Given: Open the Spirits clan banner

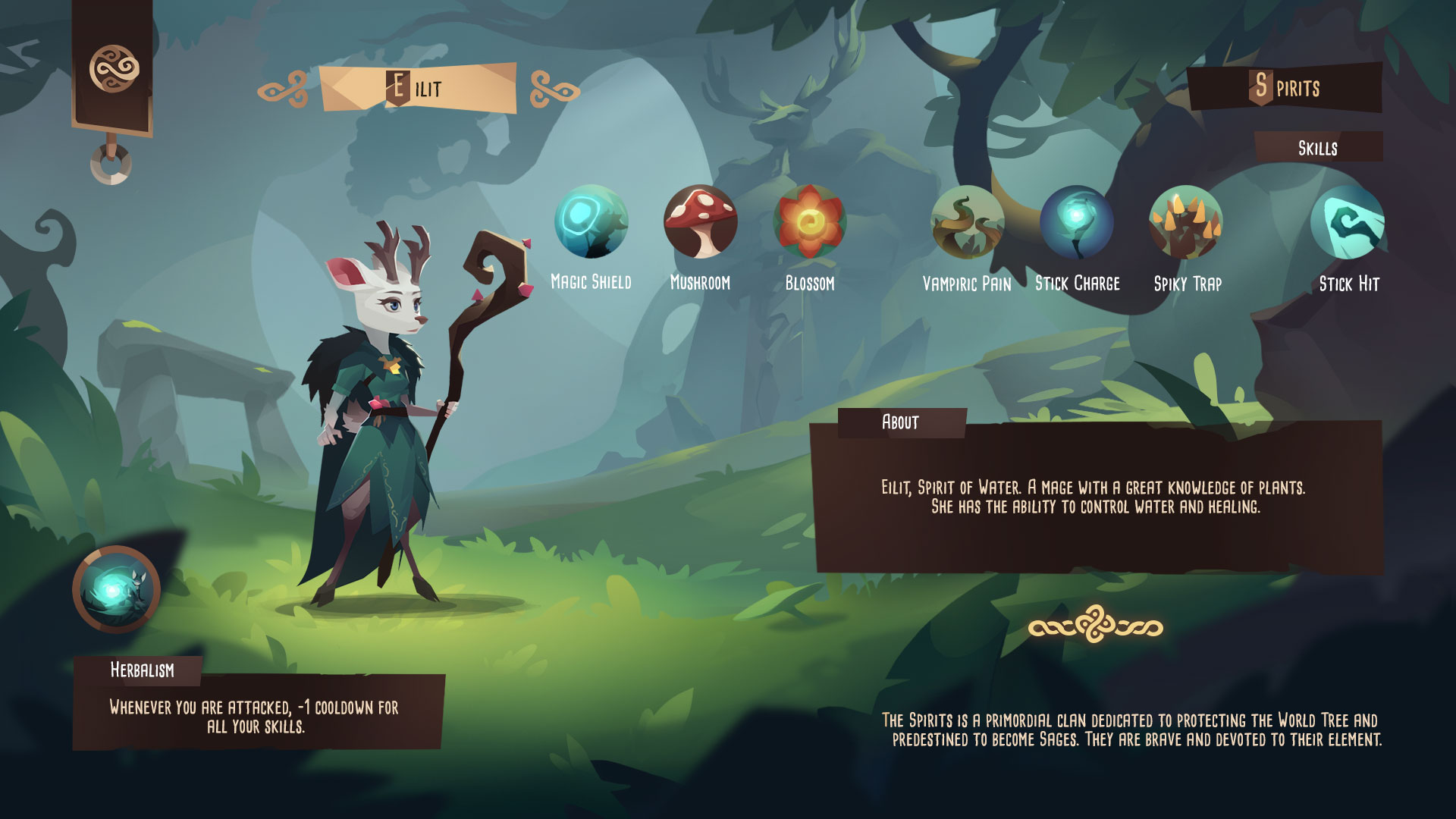Looking at the screenshot, I should (x=1285, y=87).
